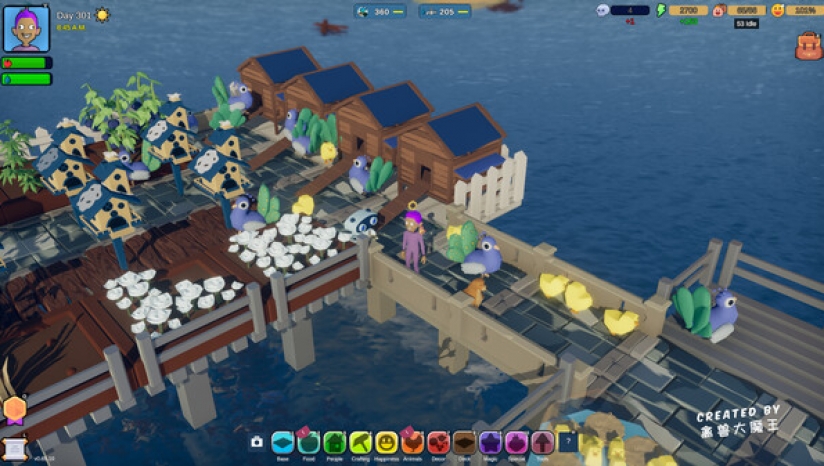Click the green energy lightning icon
824x466 pixels.
pyautogui.click(x=660, y=10)
